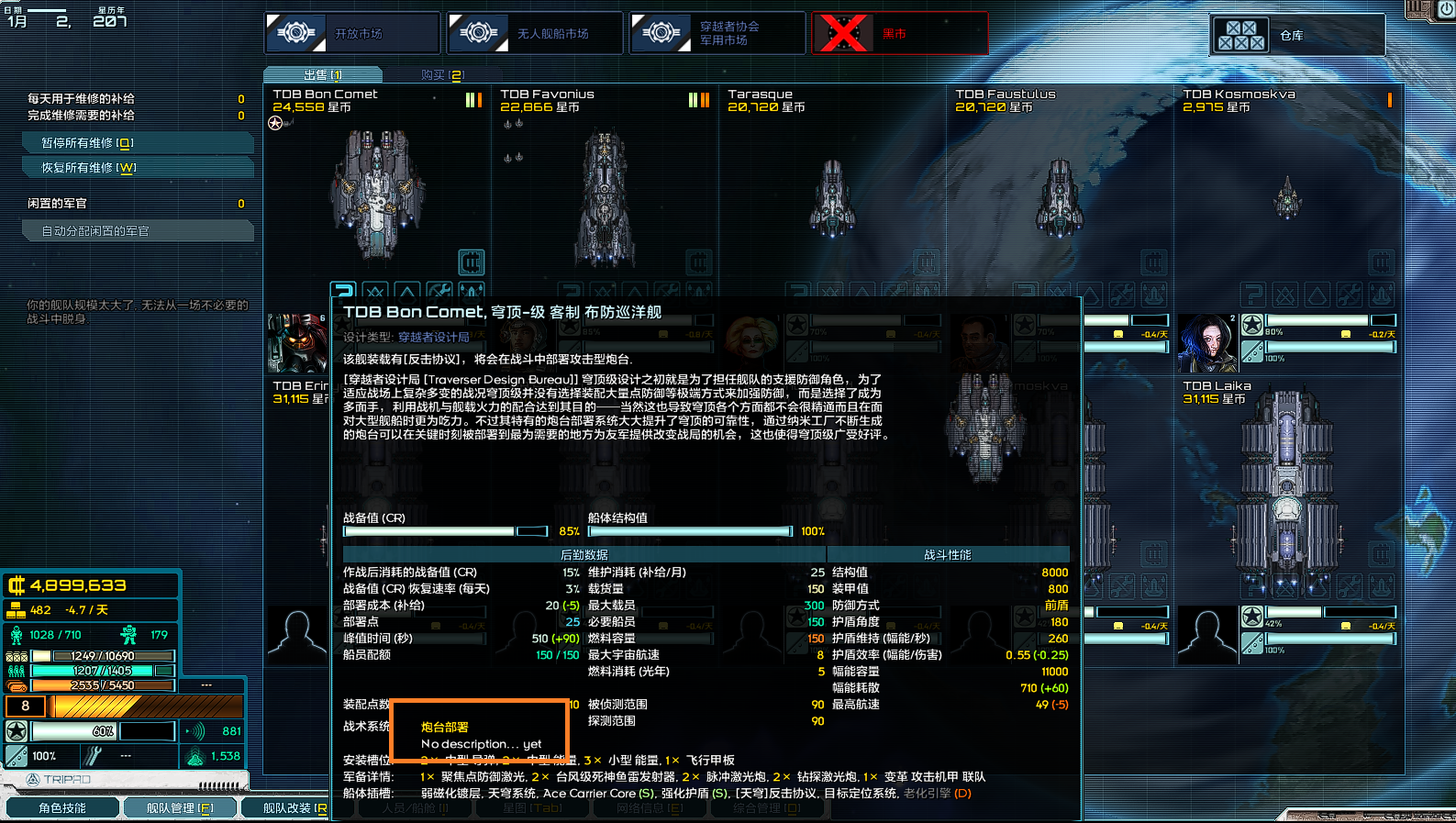Click the 恢复所有维修 [W] button
This screenshot has height=823, width=1456.
click(138, 167)
